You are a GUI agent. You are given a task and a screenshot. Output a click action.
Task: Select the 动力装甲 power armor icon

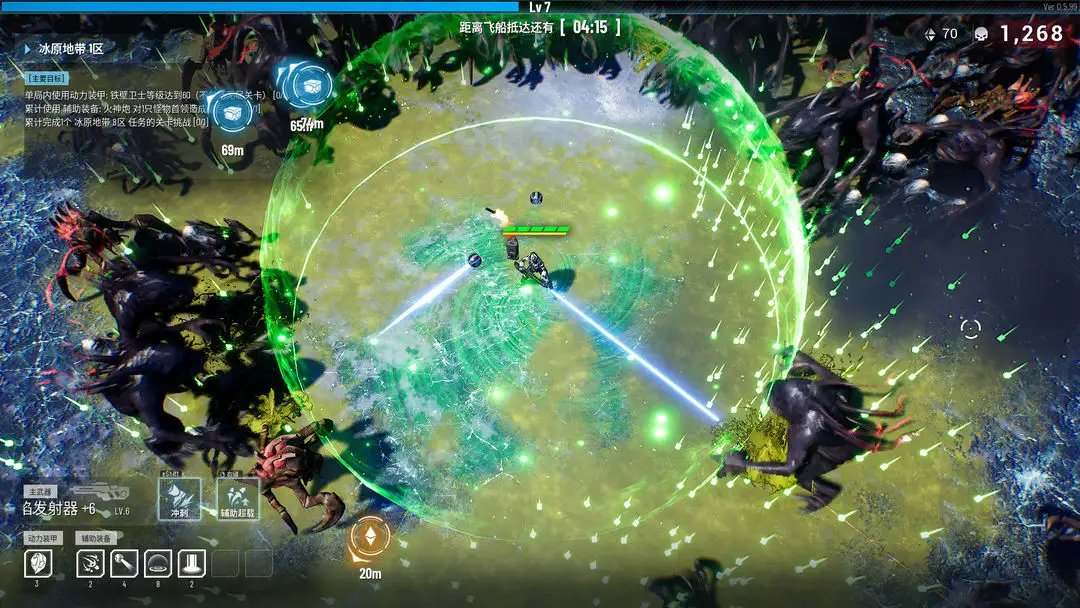(37, 563)
